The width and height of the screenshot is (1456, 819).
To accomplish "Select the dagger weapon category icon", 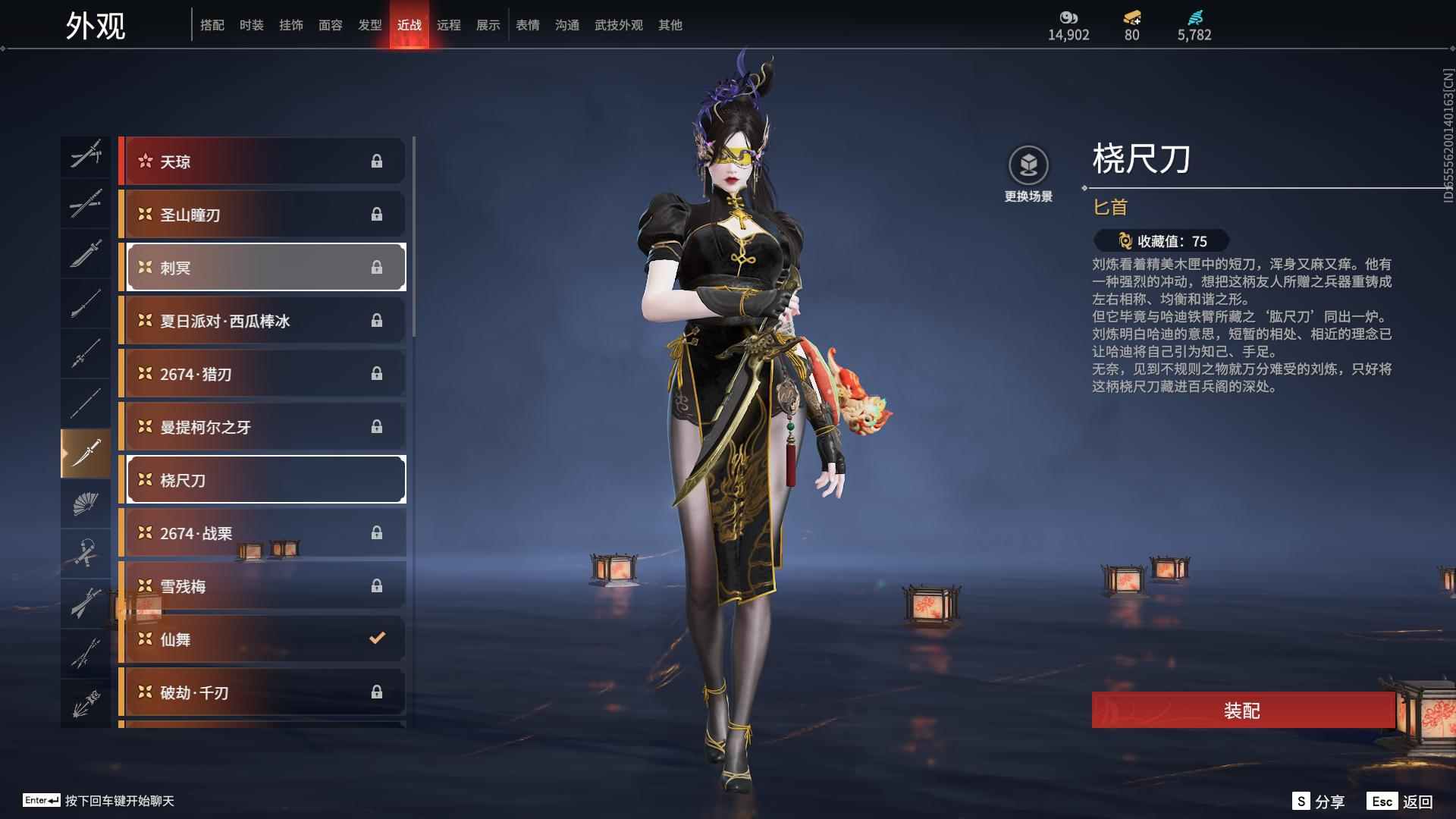I will point(86,451).
